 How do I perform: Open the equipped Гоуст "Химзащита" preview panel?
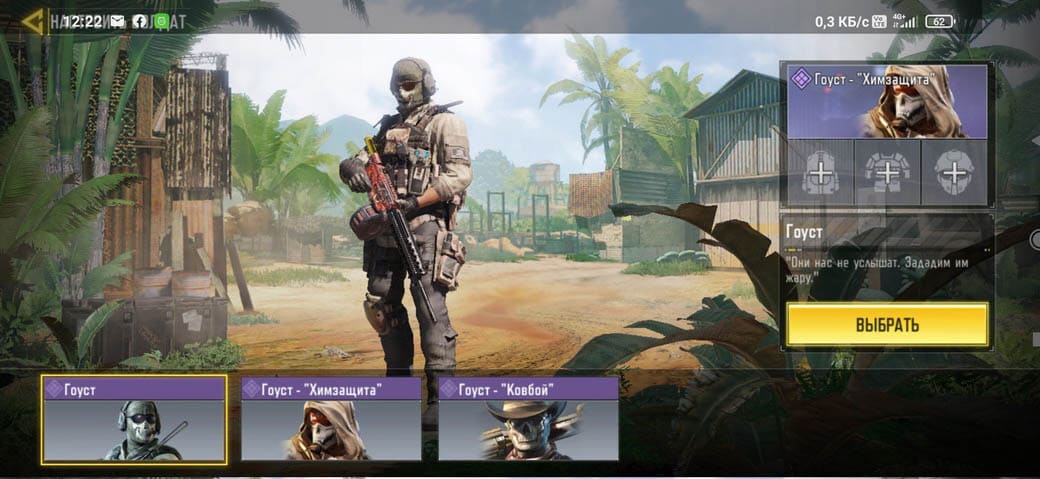pyautogui.click(x=887, y=101)
